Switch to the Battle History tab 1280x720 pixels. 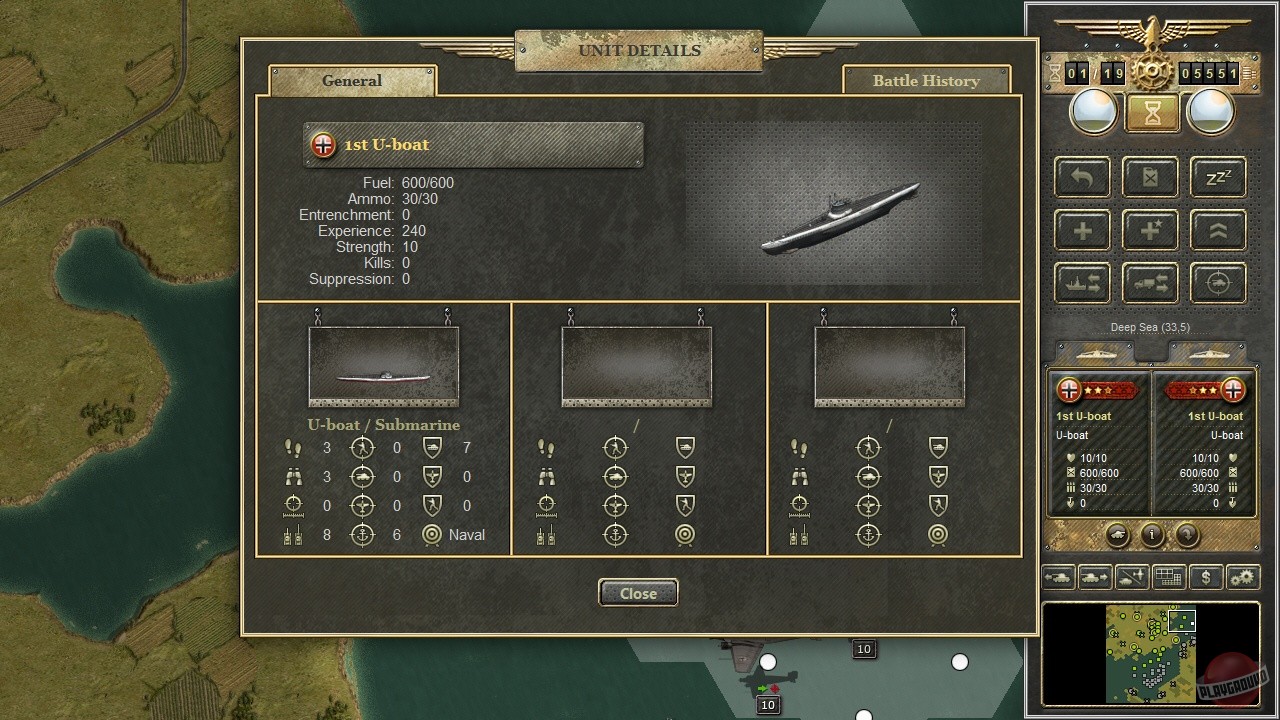point(926,80)
